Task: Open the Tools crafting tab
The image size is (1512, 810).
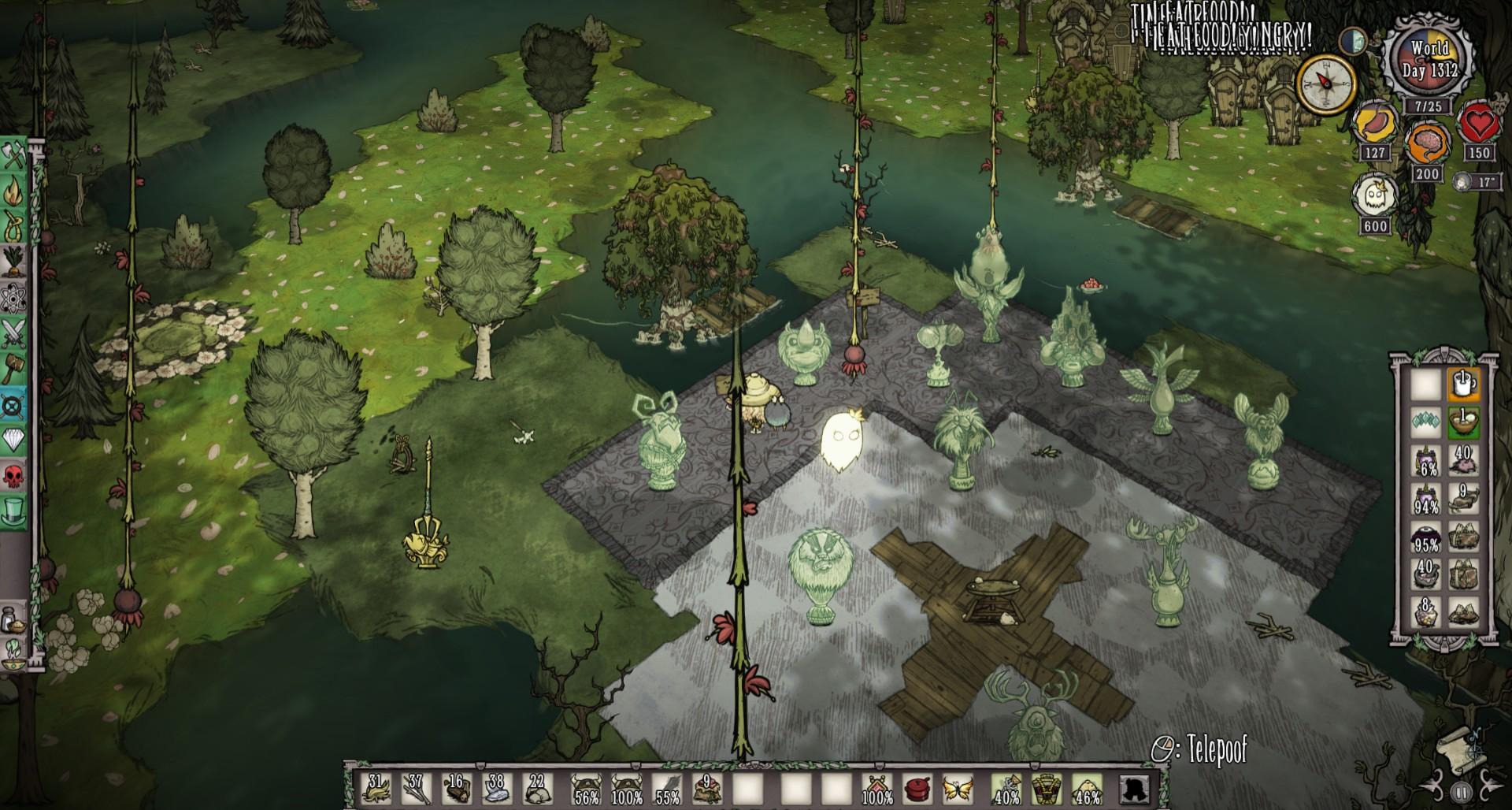Action: (x=14, y=158)
